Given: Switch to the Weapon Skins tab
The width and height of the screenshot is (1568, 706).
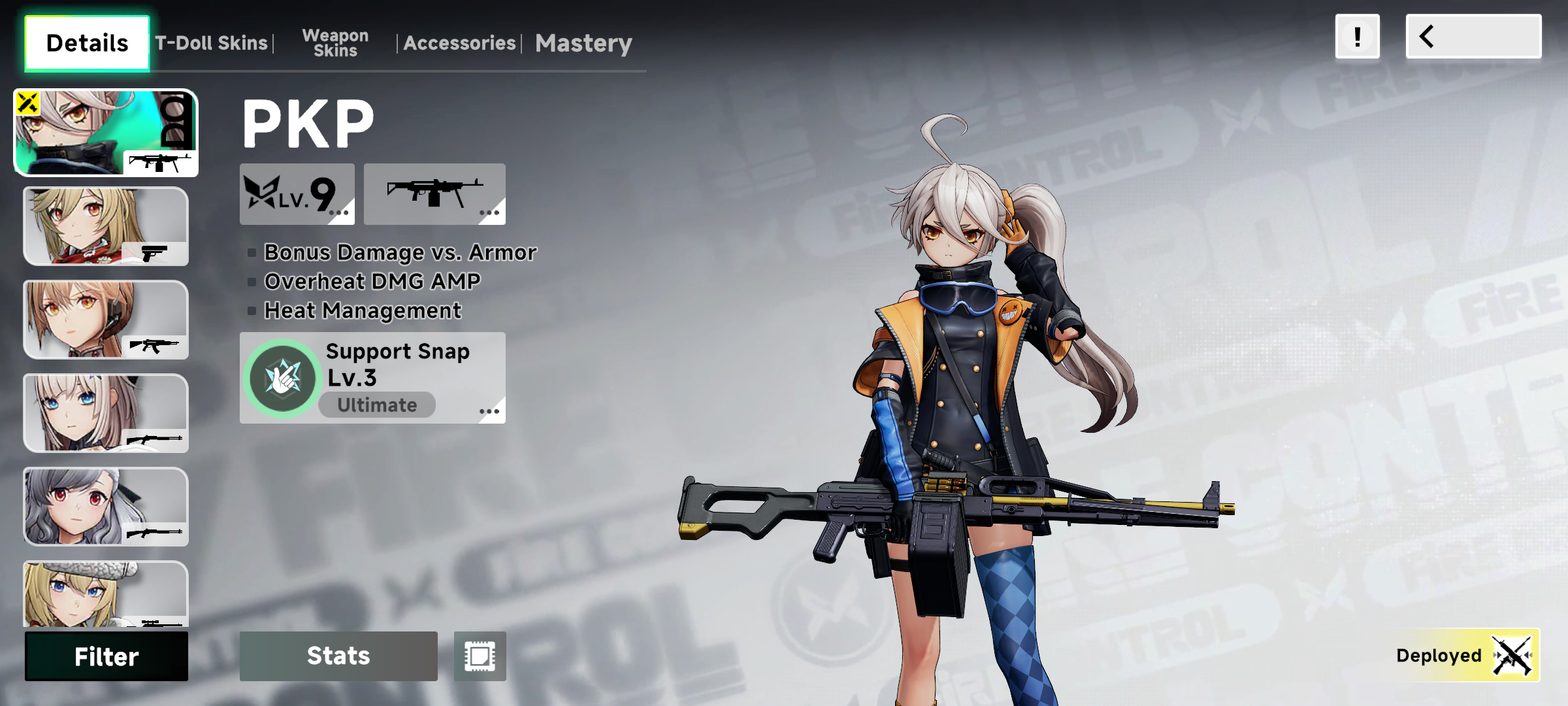Looking at the screenshot, I should click(x=335, y=43).
